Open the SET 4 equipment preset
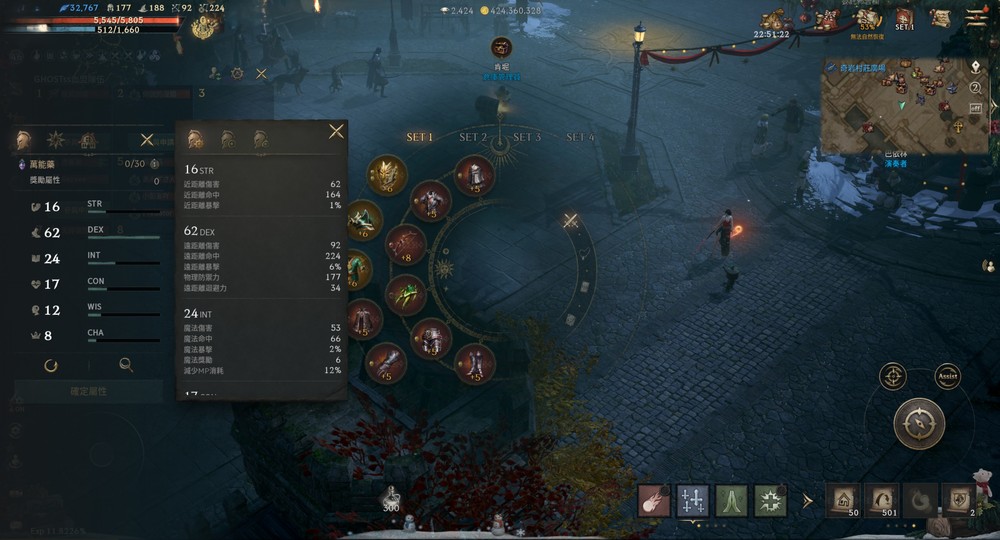The width and height of the screenshot is (1000, 540). point(580,137)
